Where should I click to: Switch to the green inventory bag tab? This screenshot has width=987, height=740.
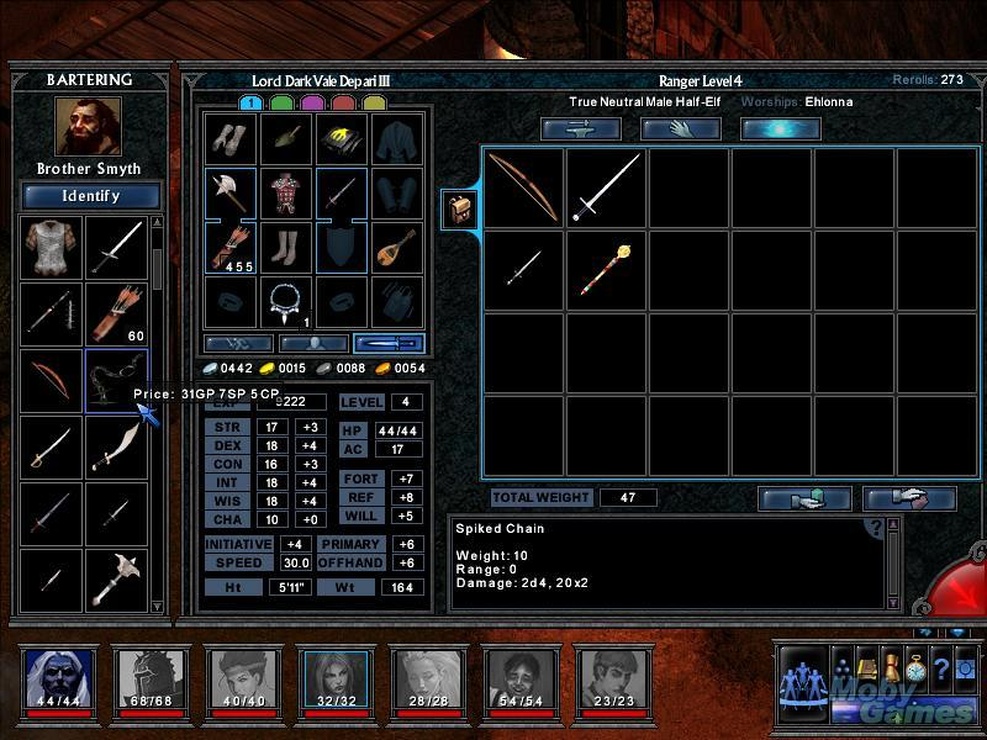tap(281, 103)
